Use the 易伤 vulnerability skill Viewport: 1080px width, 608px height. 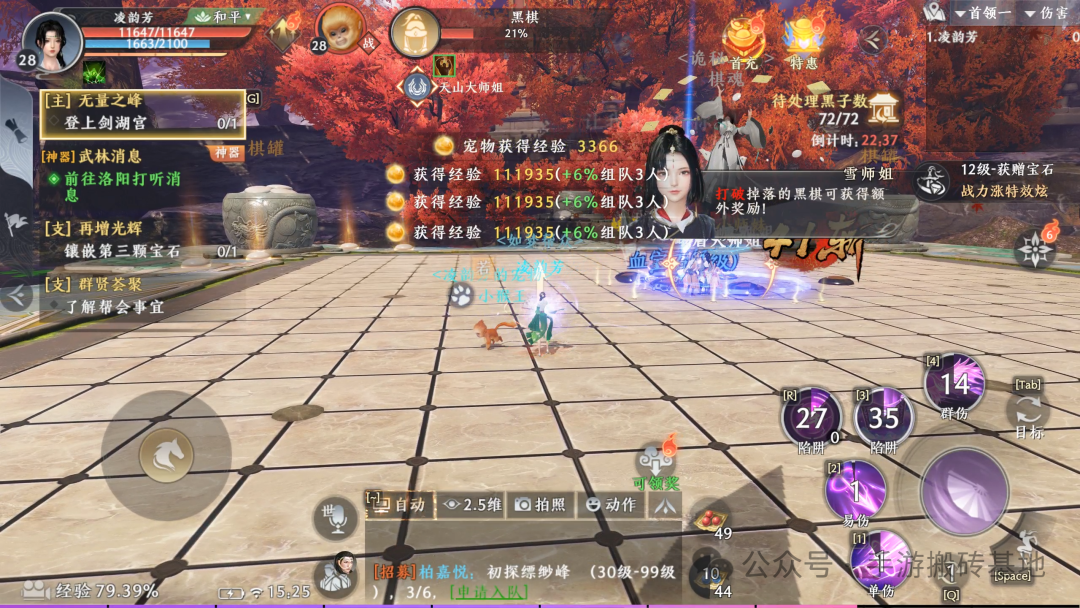[855, 490]
